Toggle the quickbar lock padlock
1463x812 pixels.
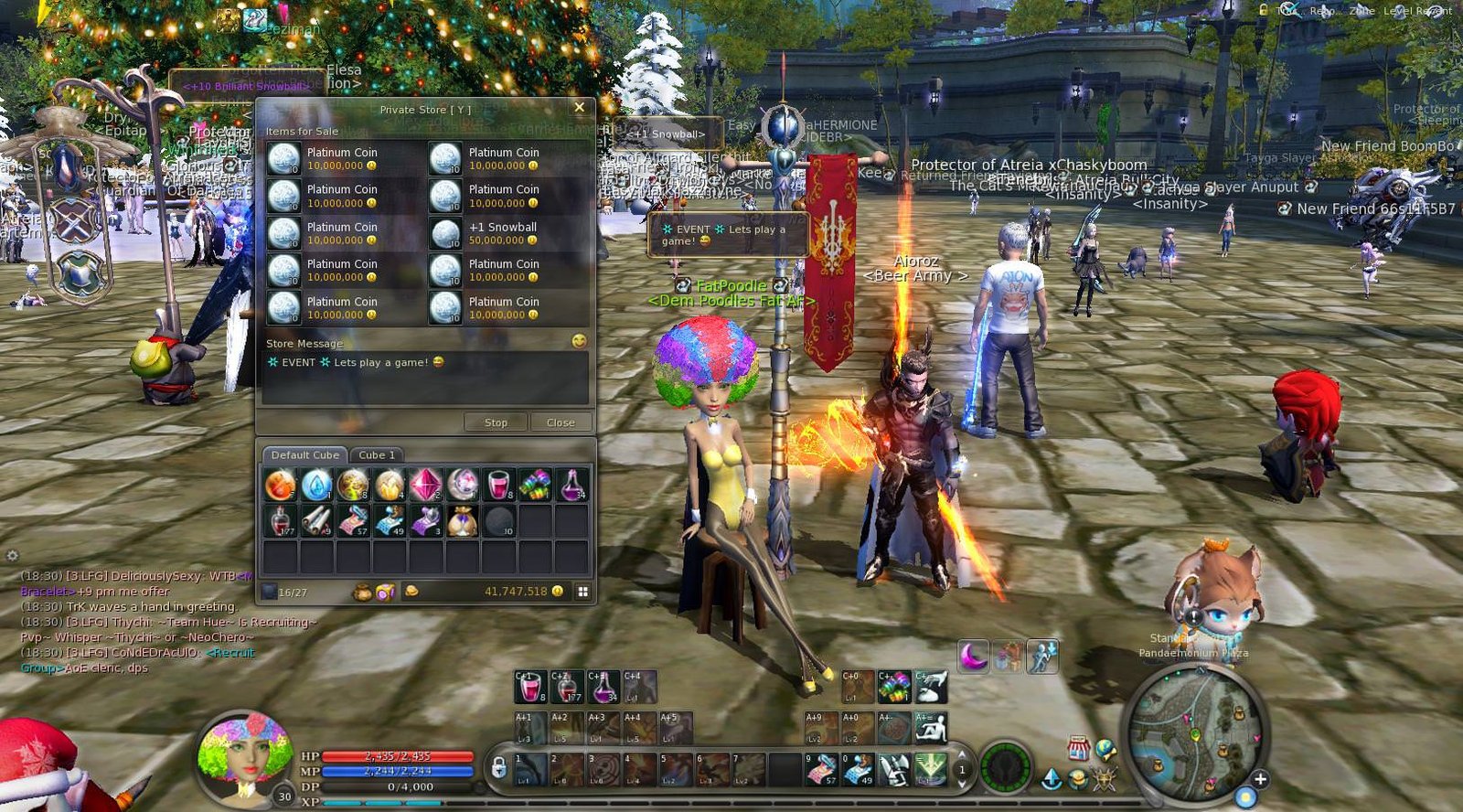pyautogui.click(x=498, y=767)
